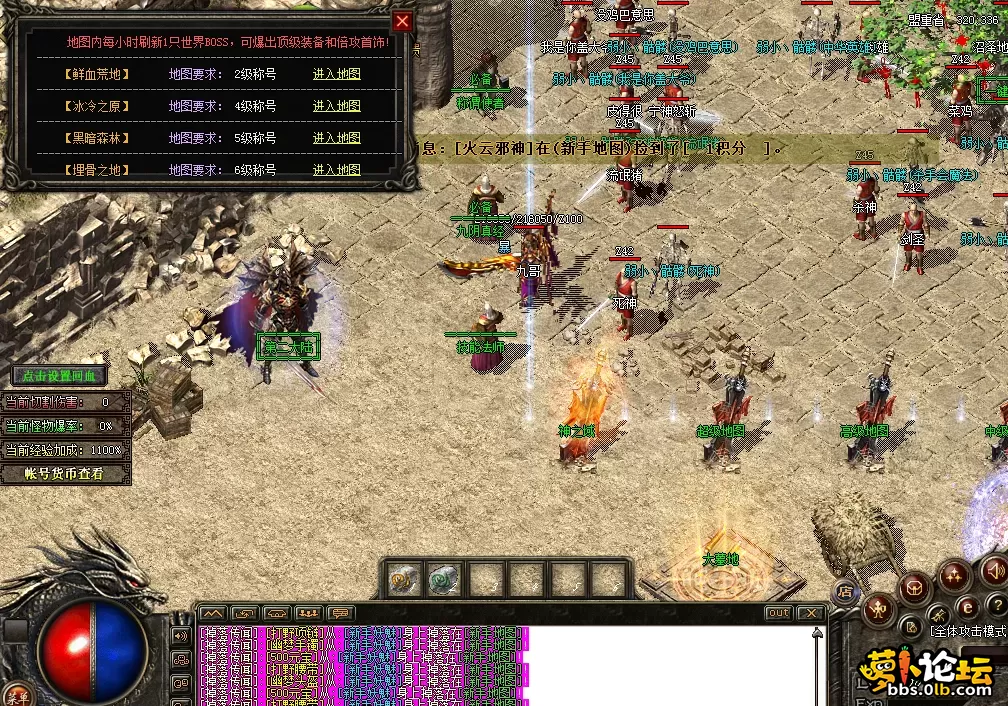Click the round 'e' button
The image size is (1008, 706).
pos(967,606)
